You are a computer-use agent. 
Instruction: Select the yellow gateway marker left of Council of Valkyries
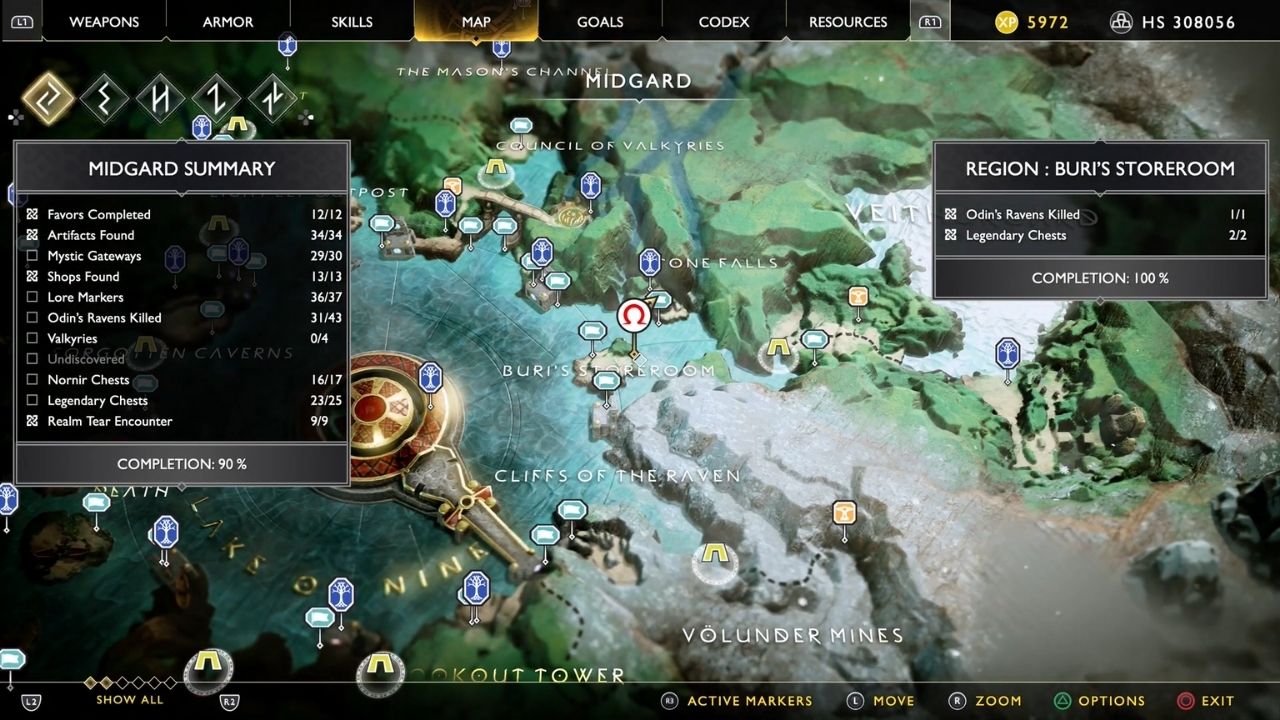tap(496, 168)
